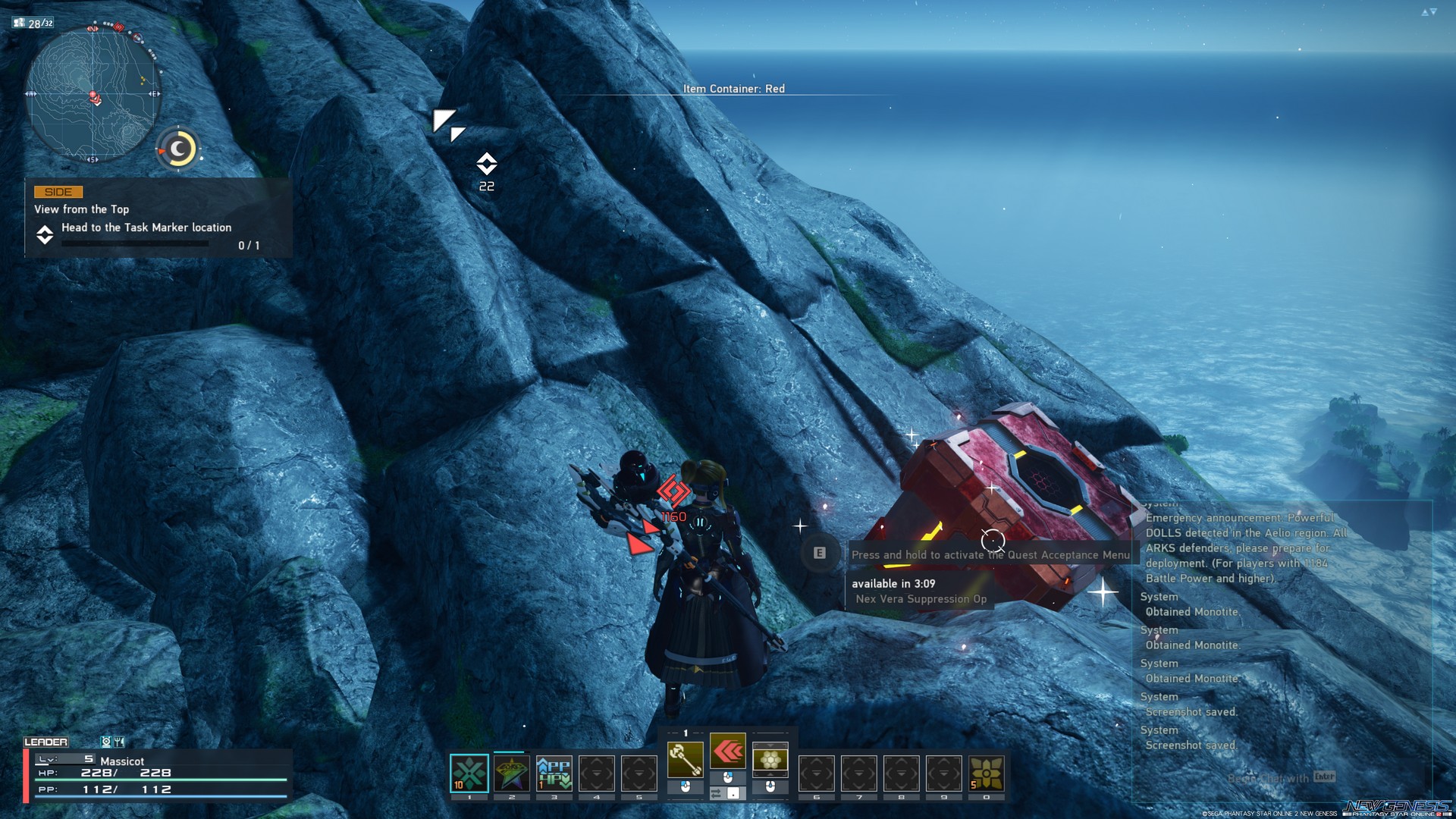Screen dimensions: 1456x819
Task: Click the wand weapon icon on the palette
Action: click(x=685, y=761)
